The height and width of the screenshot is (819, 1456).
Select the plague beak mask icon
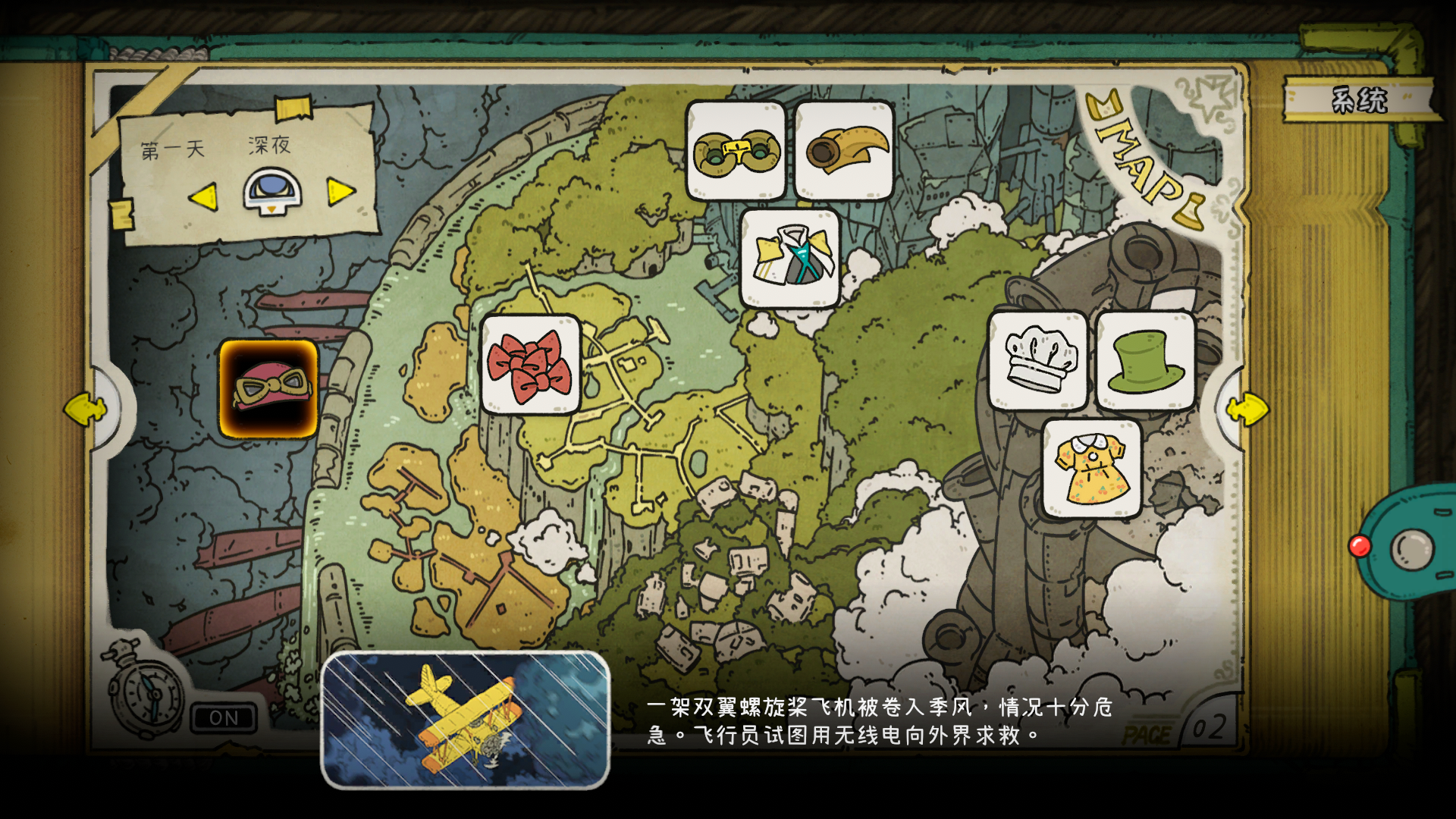pyautogui.click(x=842, y=149)
